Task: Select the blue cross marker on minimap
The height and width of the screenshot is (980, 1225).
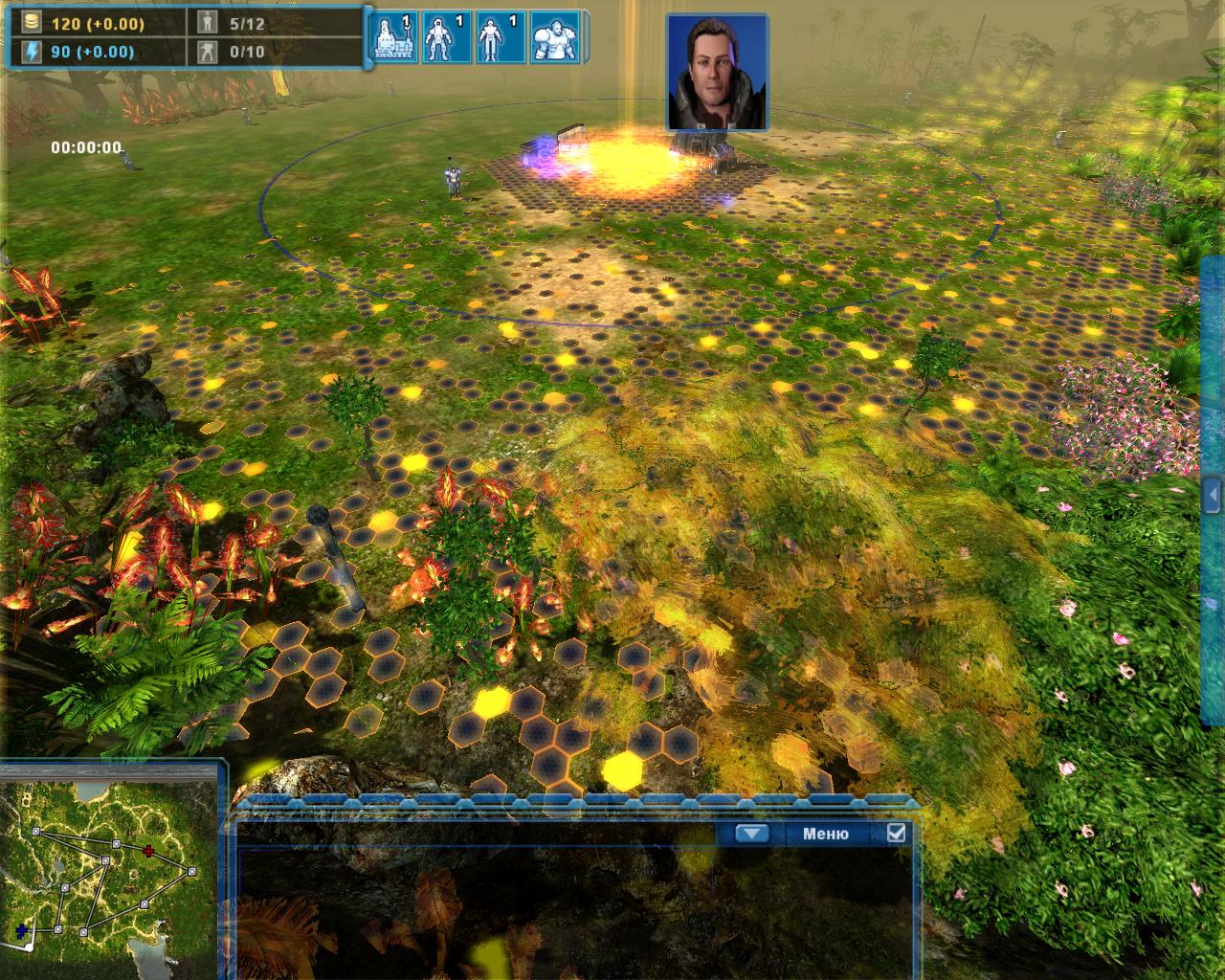Action: (22, 930)
